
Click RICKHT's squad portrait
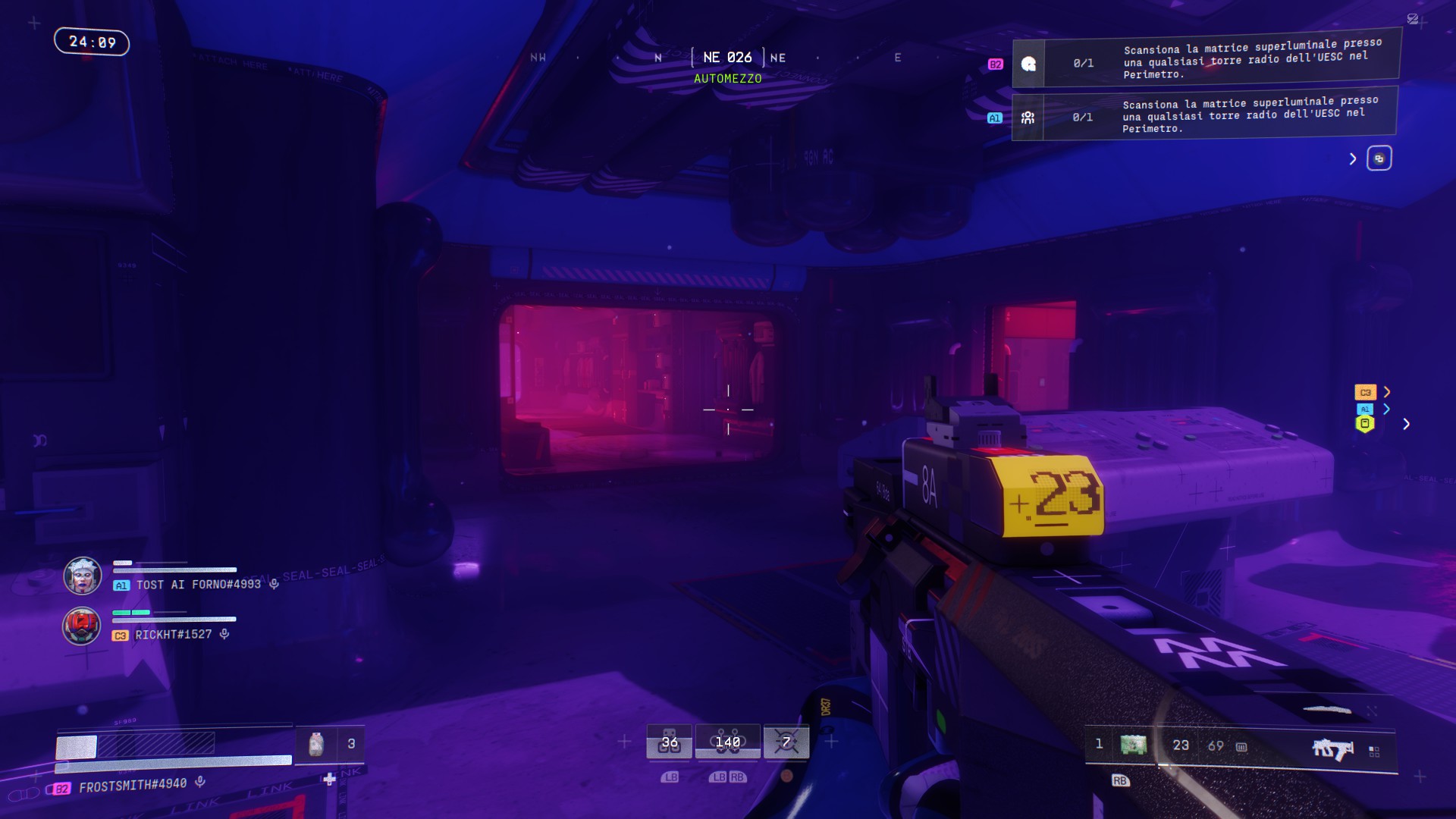click(x=81, y=626)
